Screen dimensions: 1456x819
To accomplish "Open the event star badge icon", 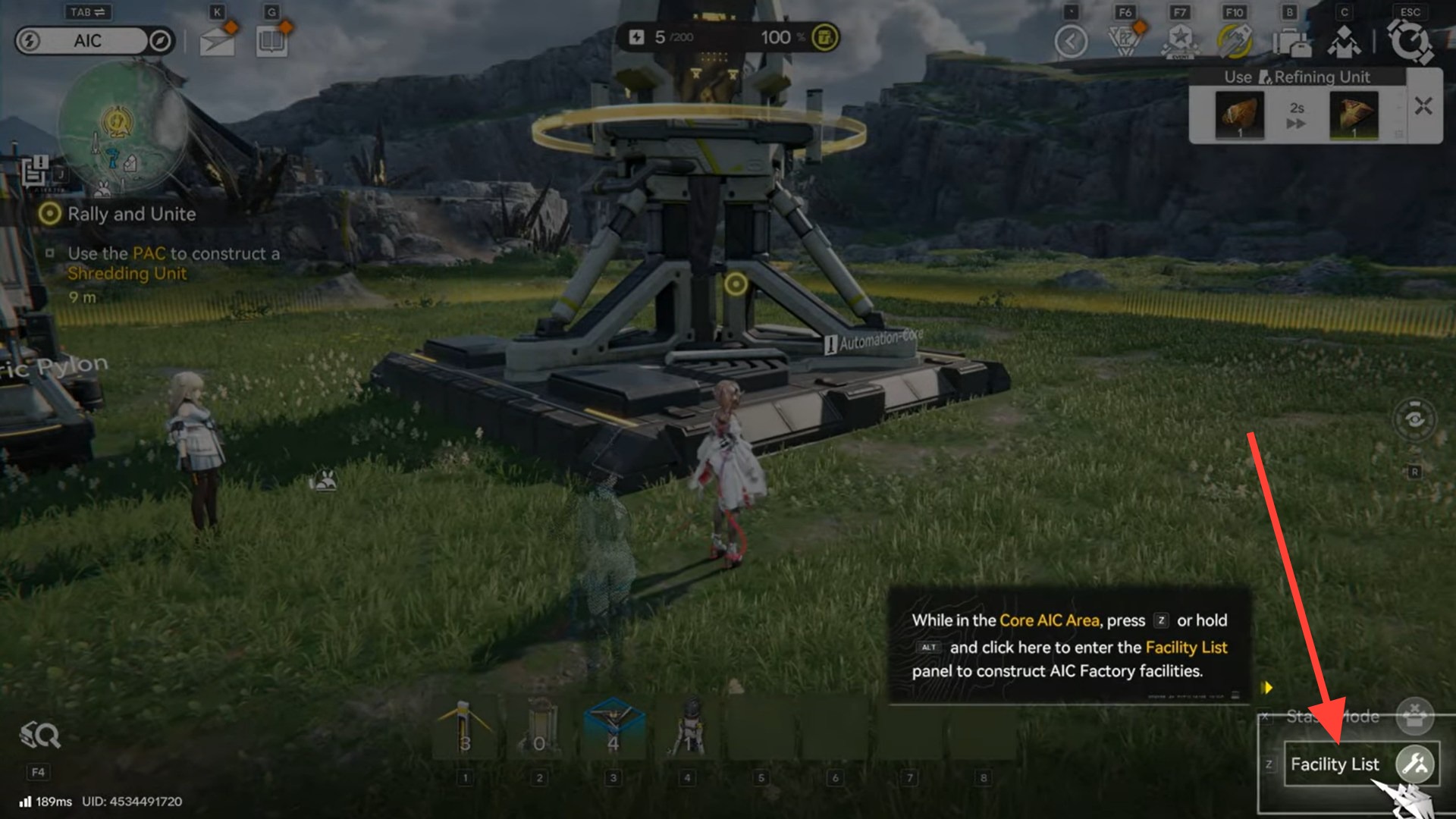I will click(1180, 41).
